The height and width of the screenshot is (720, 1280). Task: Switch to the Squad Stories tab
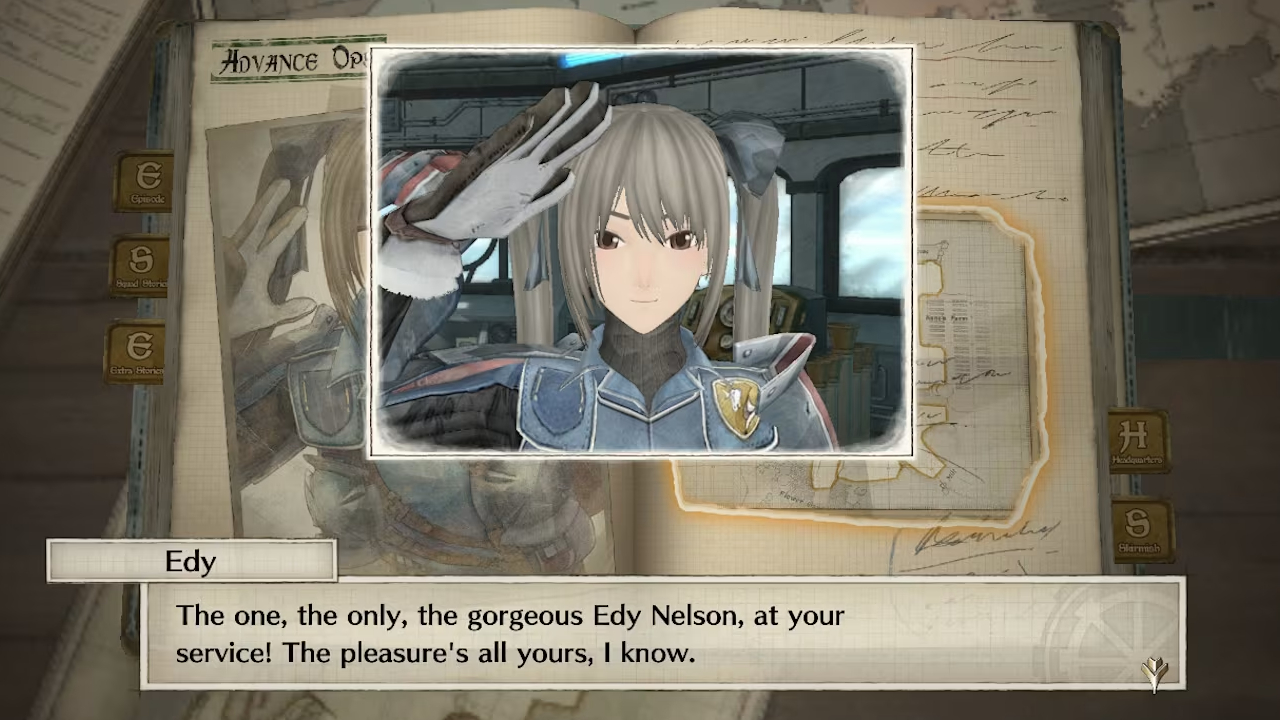click(140, 267)
